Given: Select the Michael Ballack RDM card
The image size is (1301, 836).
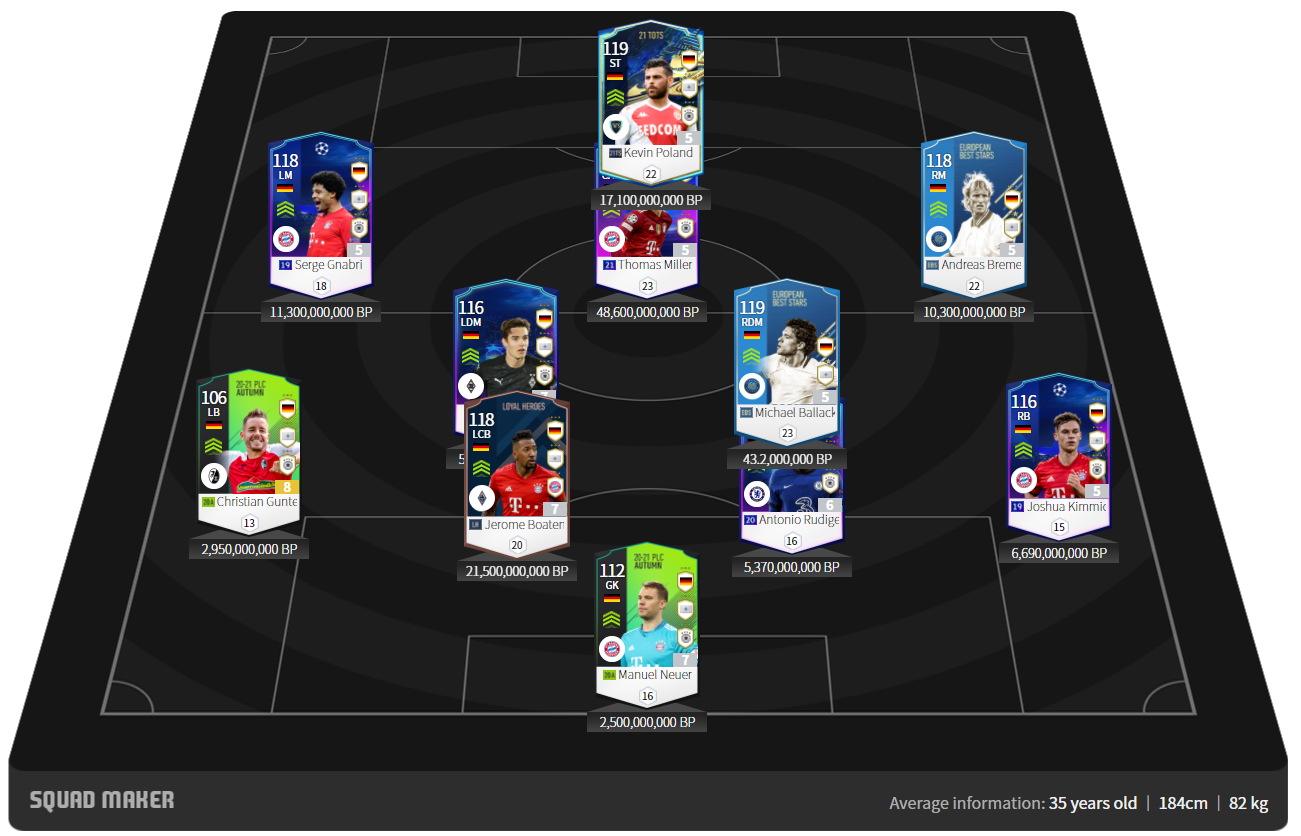Looking at the screenshot, I should tap(786, 360).
